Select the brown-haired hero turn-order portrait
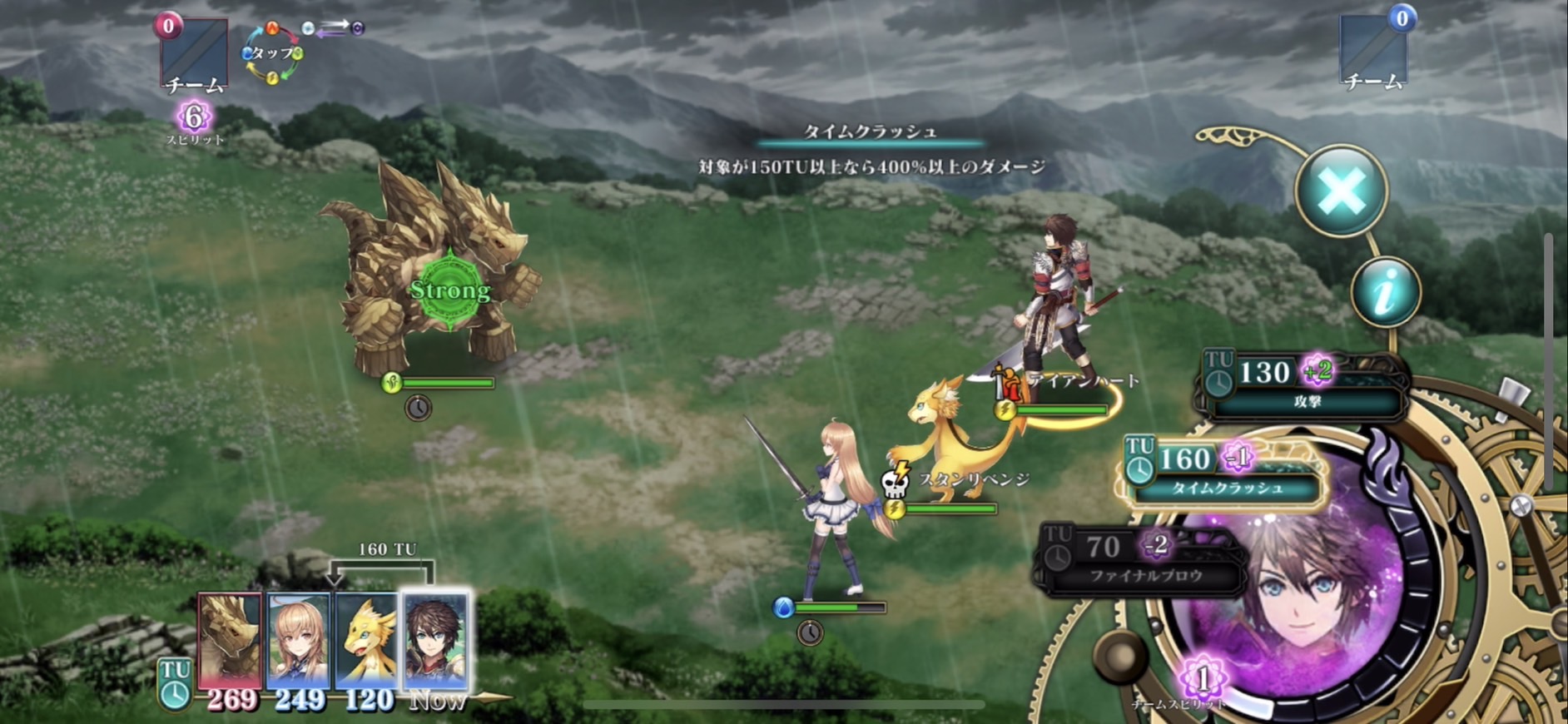 coord(435,641)
